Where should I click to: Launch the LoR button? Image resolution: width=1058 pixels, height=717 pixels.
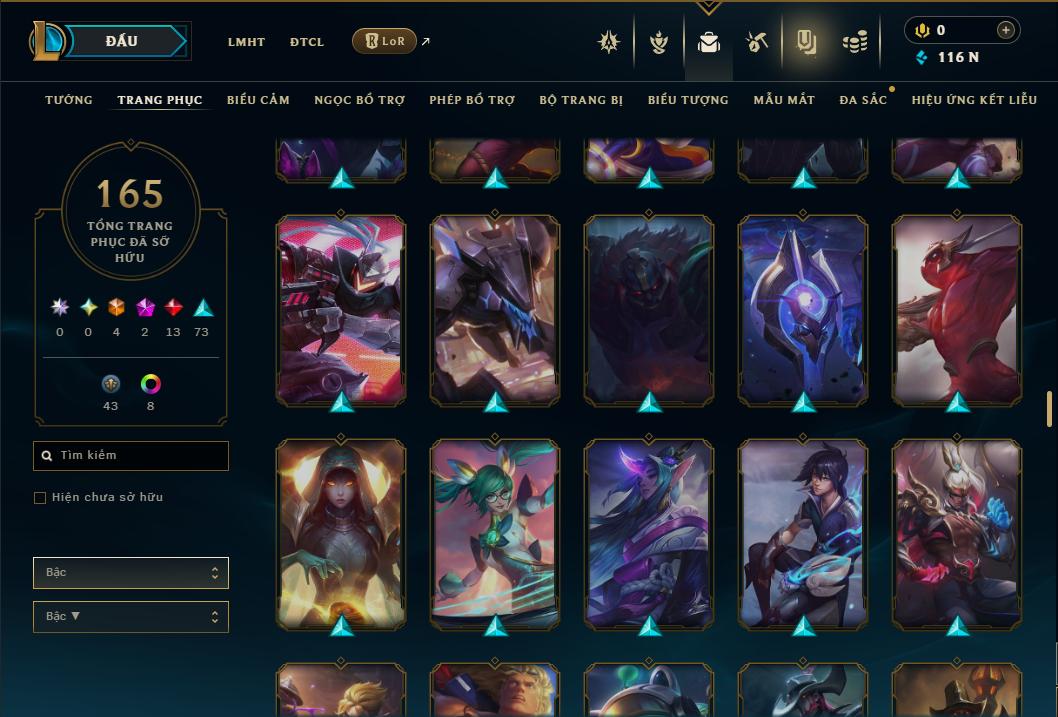(384, 41)
